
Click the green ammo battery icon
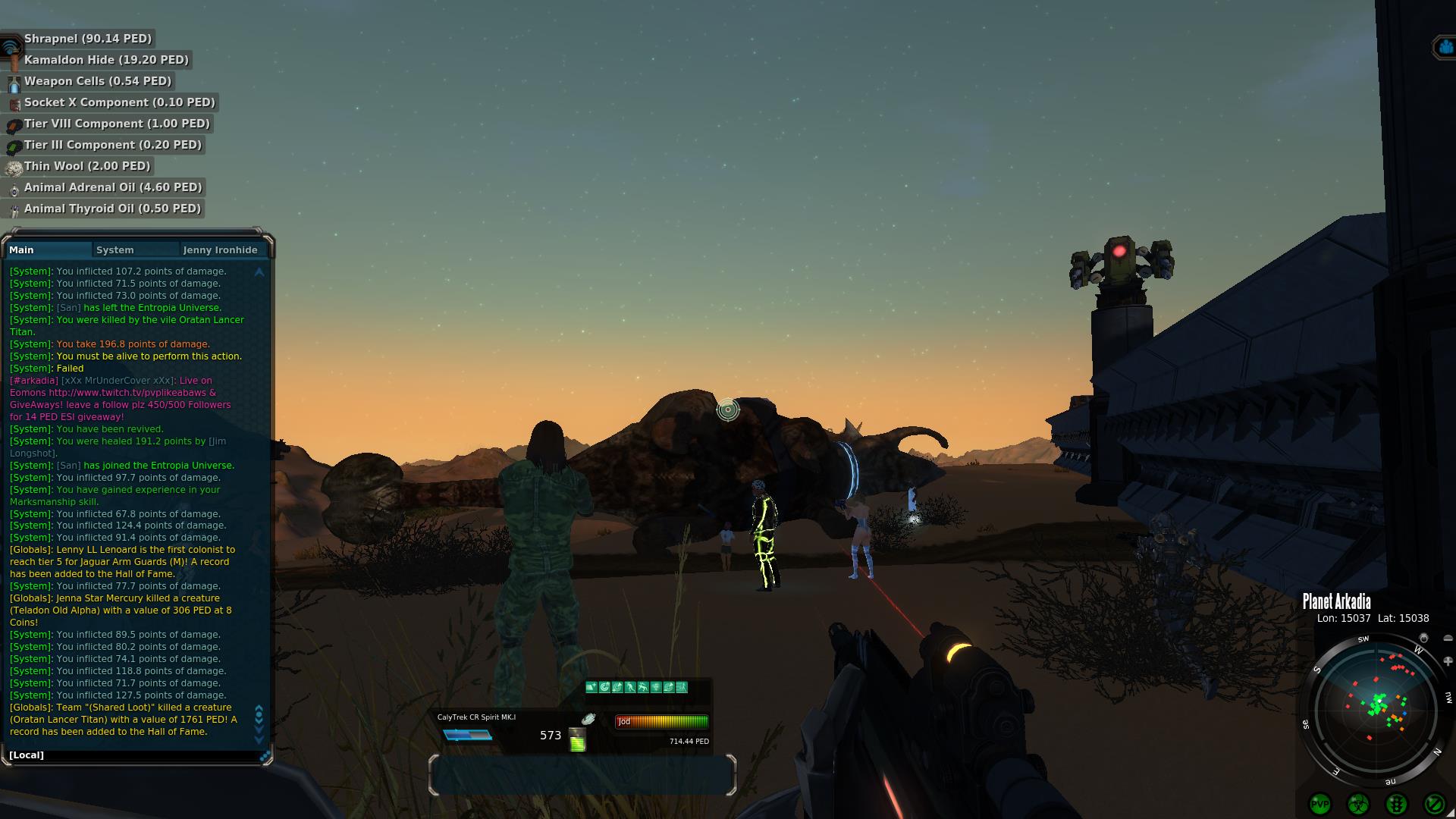pos(578,740)
